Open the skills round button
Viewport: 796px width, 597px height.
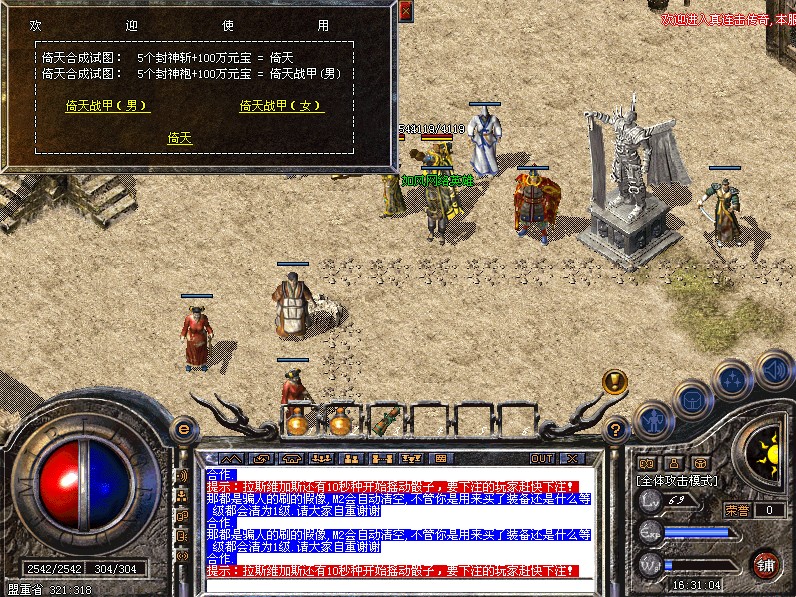[733, 381]
